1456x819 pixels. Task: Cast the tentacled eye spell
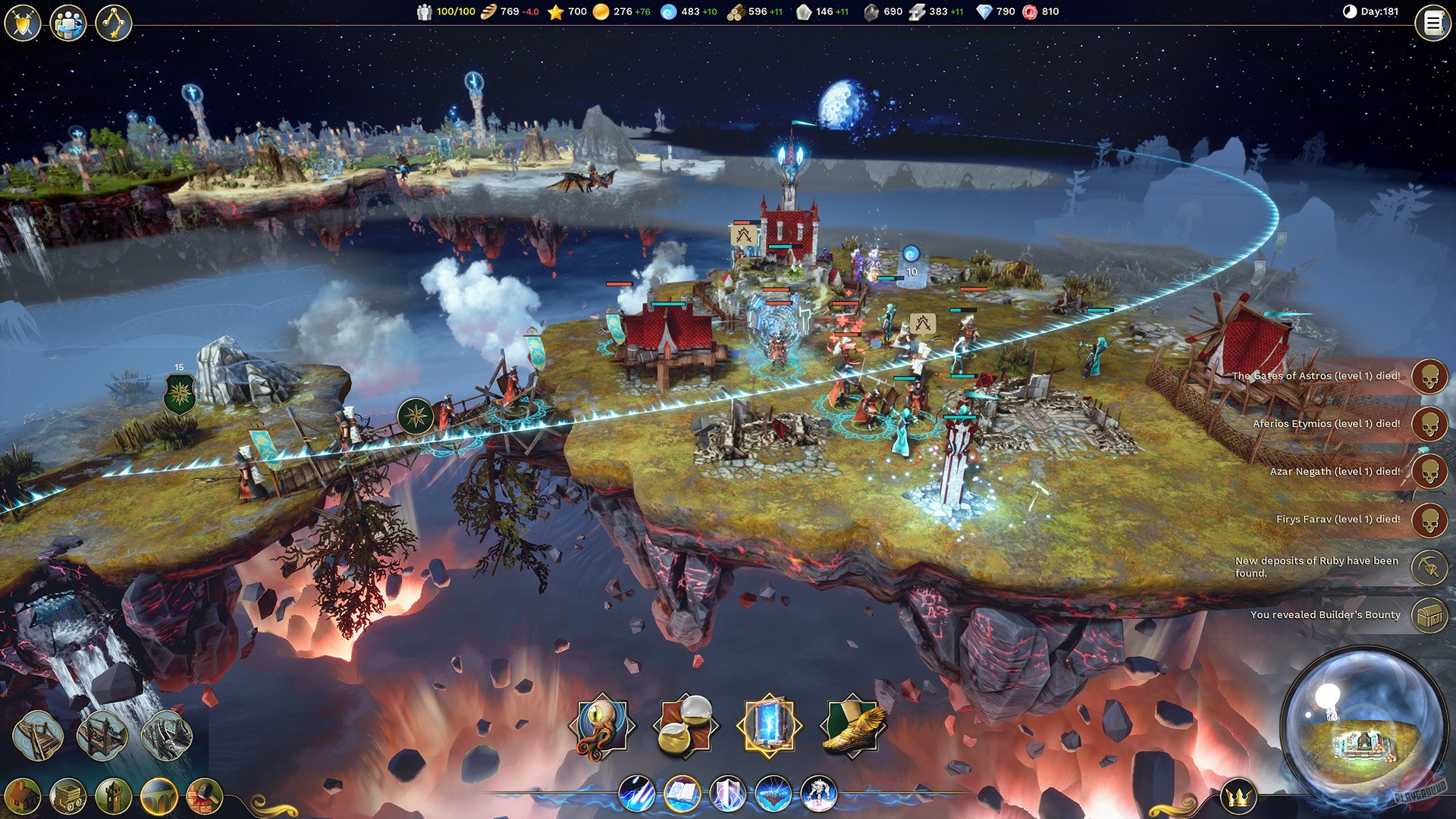point(602,726)
